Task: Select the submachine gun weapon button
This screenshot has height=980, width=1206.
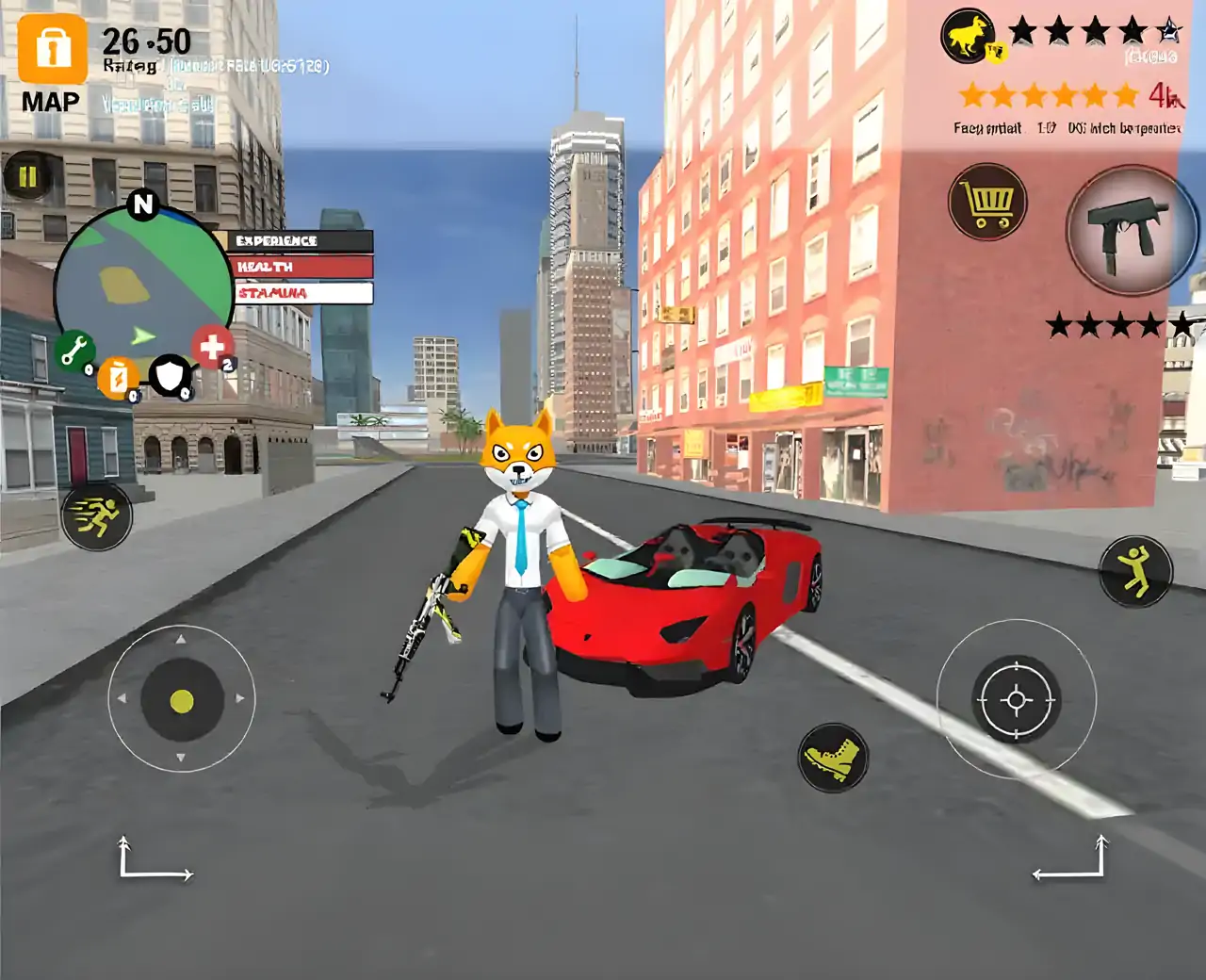Action: tap(1131, 230)
